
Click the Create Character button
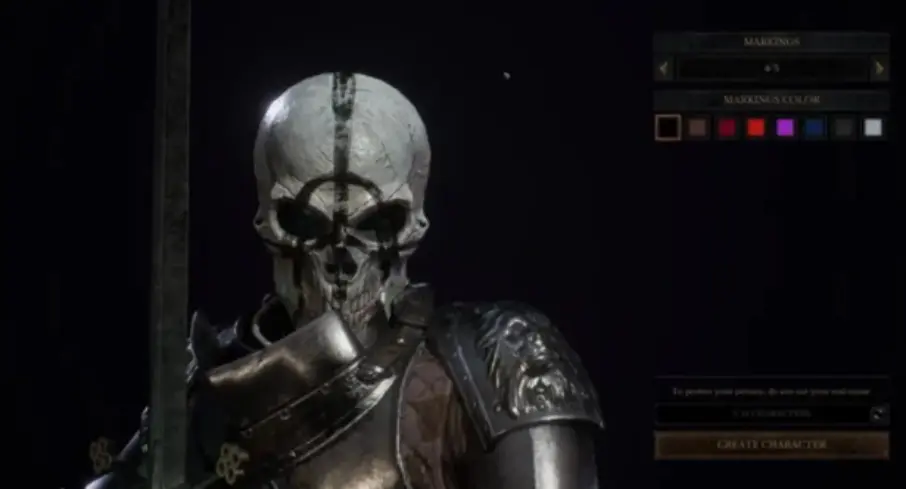pos(771,444)
